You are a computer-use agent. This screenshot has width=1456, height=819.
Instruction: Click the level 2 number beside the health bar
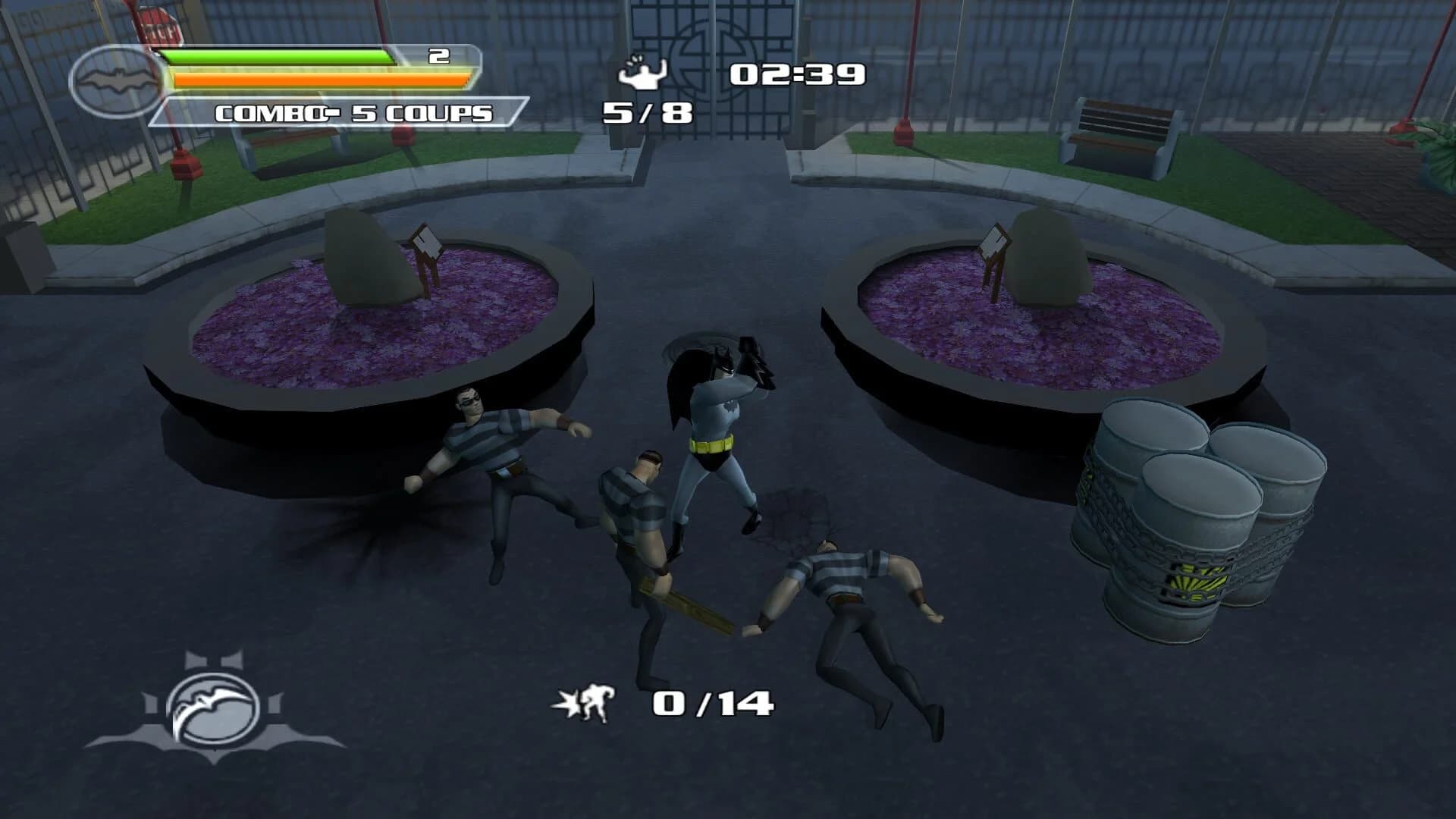[438, 55]
